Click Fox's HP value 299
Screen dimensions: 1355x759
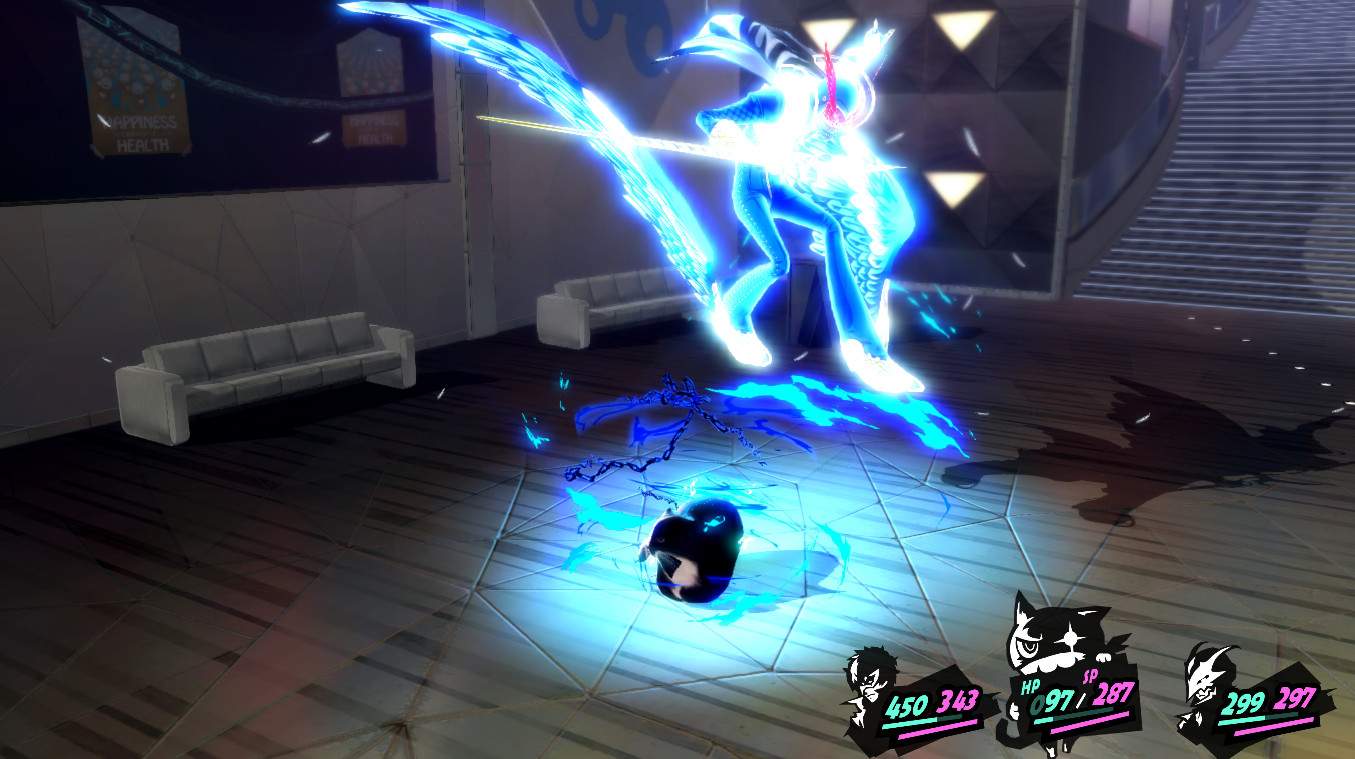1240,699
